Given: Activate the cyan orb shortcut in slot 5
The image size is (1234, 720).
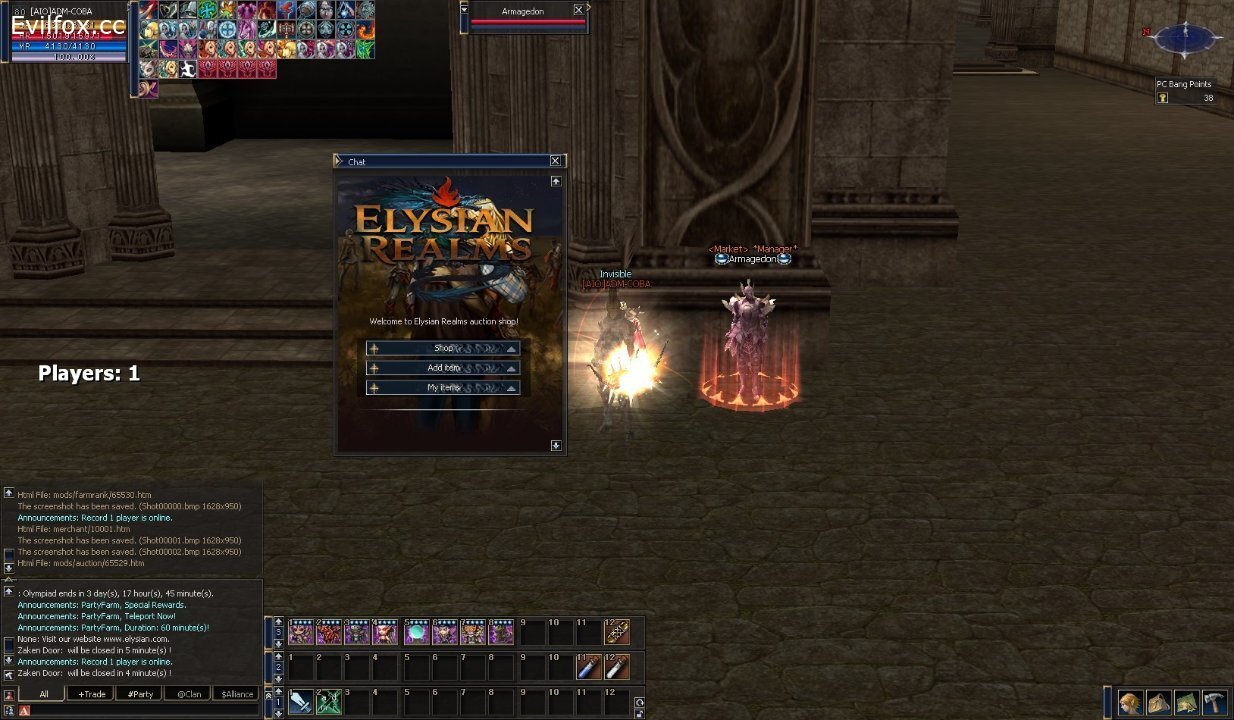Looking at the screenshot, I should point(417,632).
